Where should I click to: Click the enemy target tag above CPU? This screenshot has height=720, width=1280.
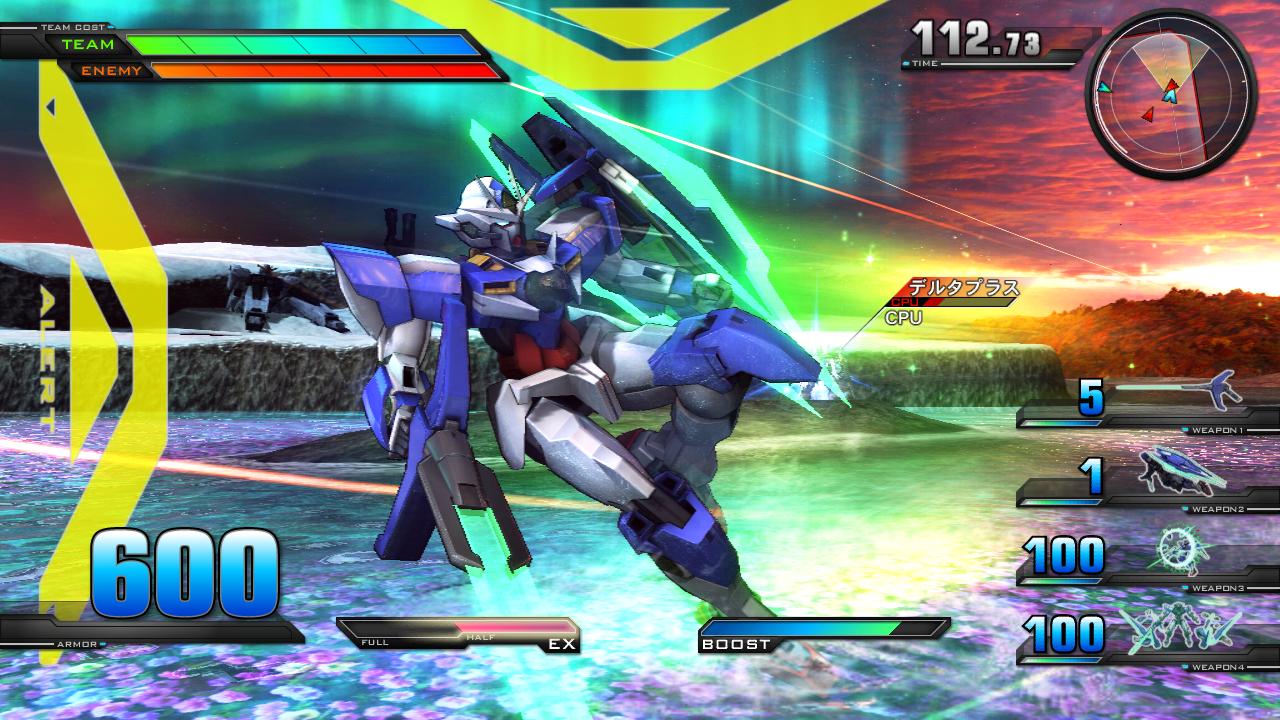(962, 290)
